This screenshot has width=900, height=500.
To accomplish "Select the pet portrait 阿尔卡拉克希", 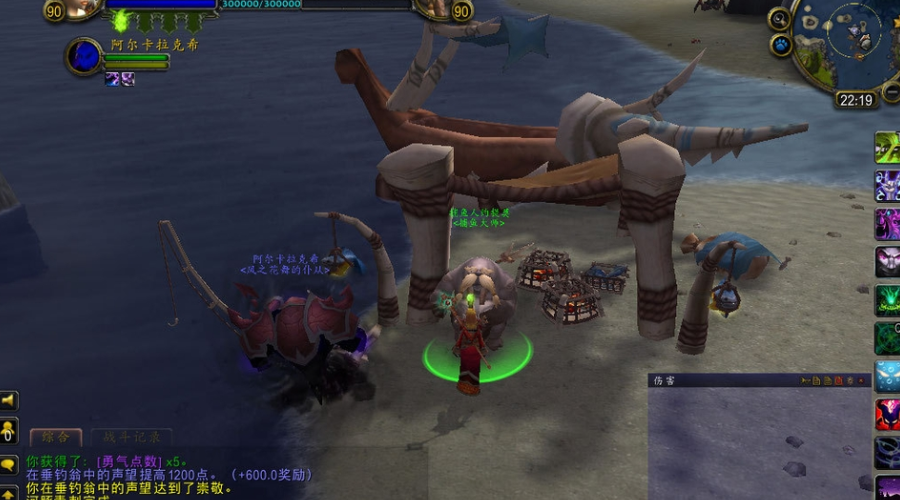I will point(84,56).
